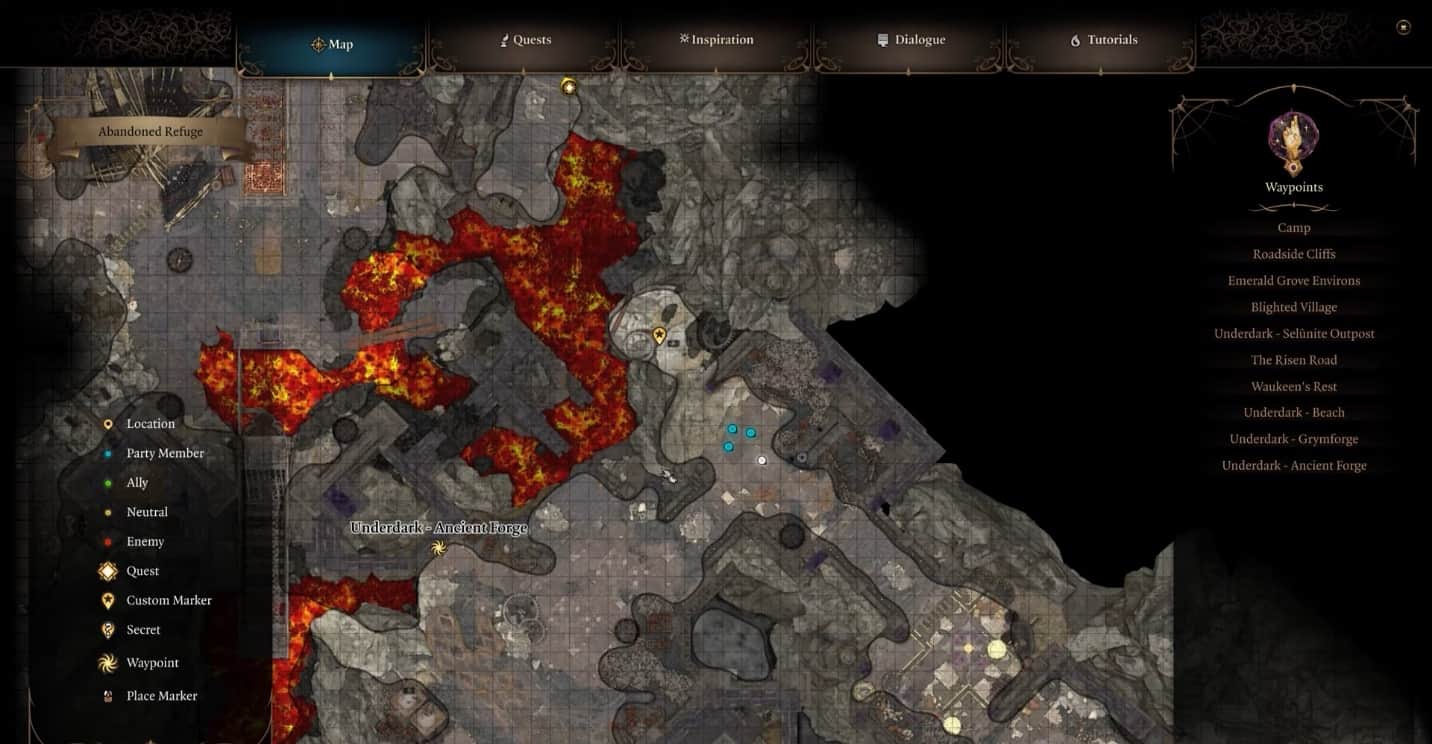Travel to the Camp waypoint
Viewport: 1432px width, 744px height.
pos(1293,228)
